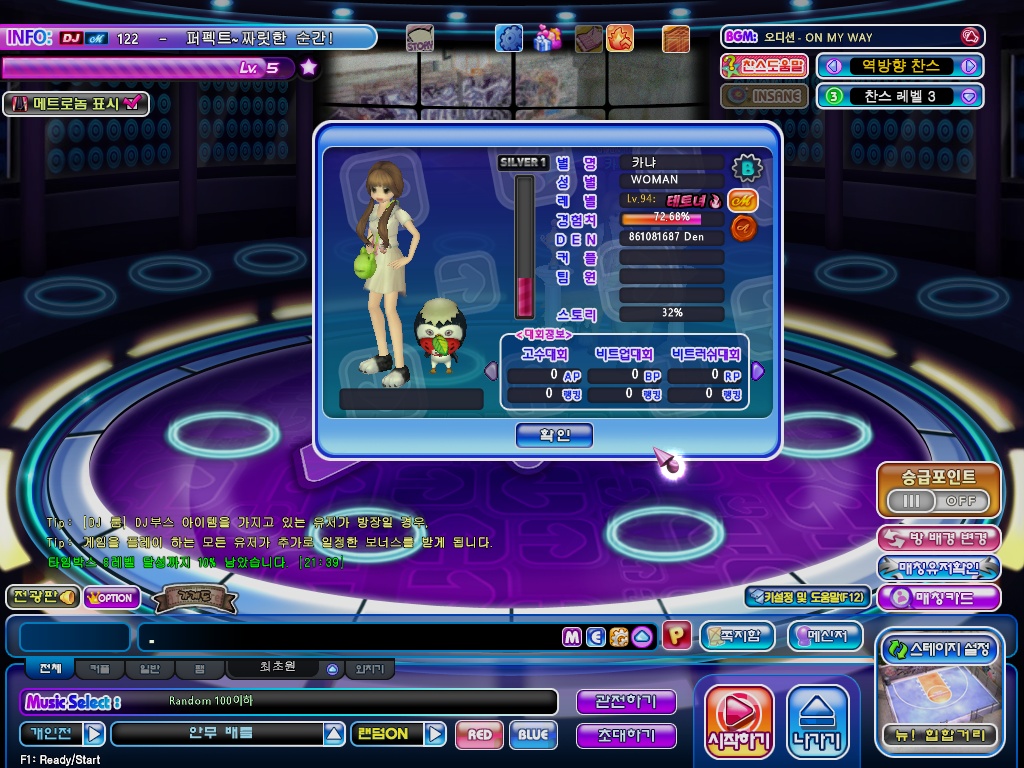This screenshot has width=1024, height=768.
Task: Open 매칭유저확인
Action: pyautogui.click(x=938, y=568)
